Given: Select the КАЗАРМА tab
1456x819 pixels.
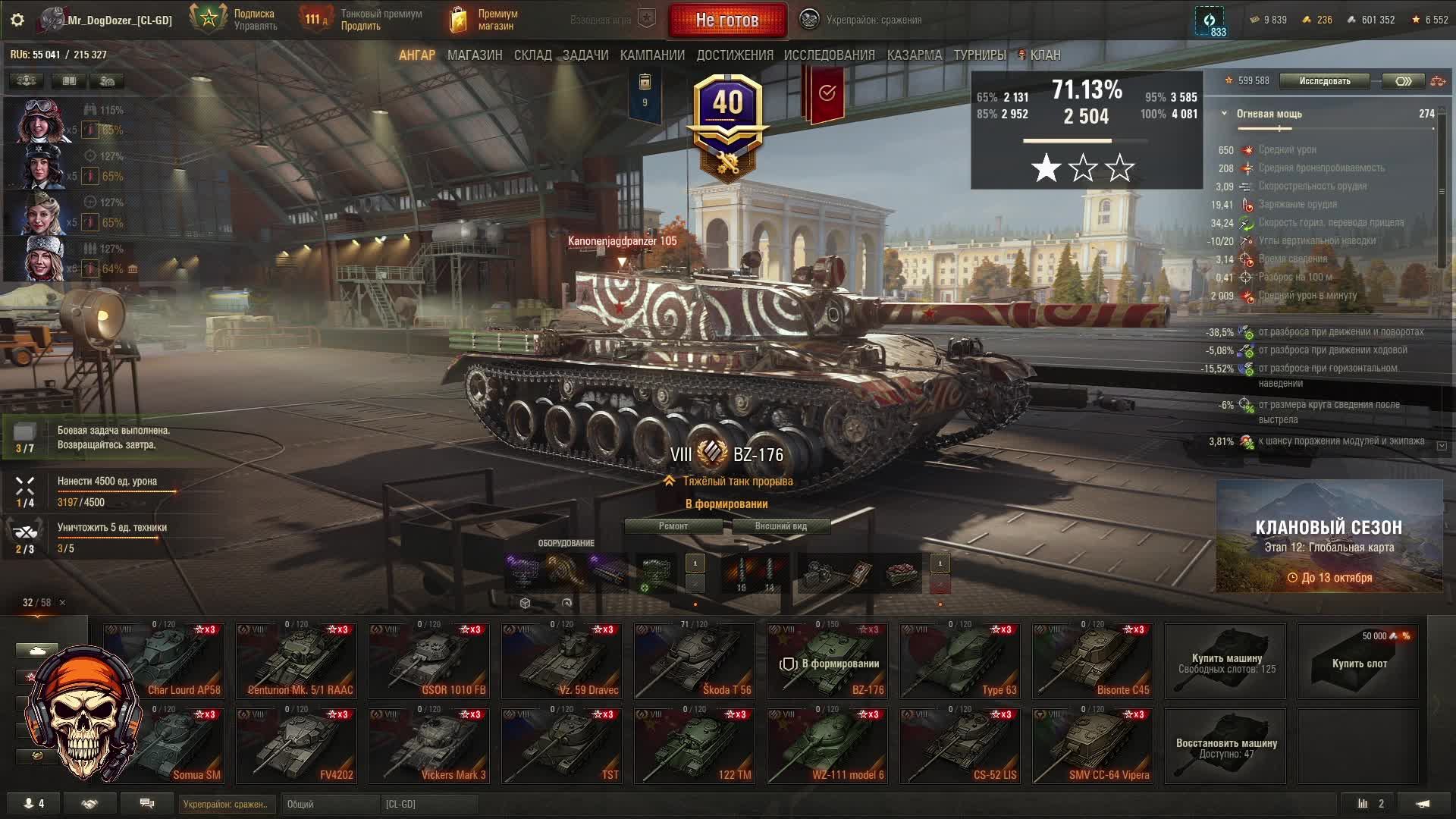Looking at the screenshot, I should (x=915, y=55).
